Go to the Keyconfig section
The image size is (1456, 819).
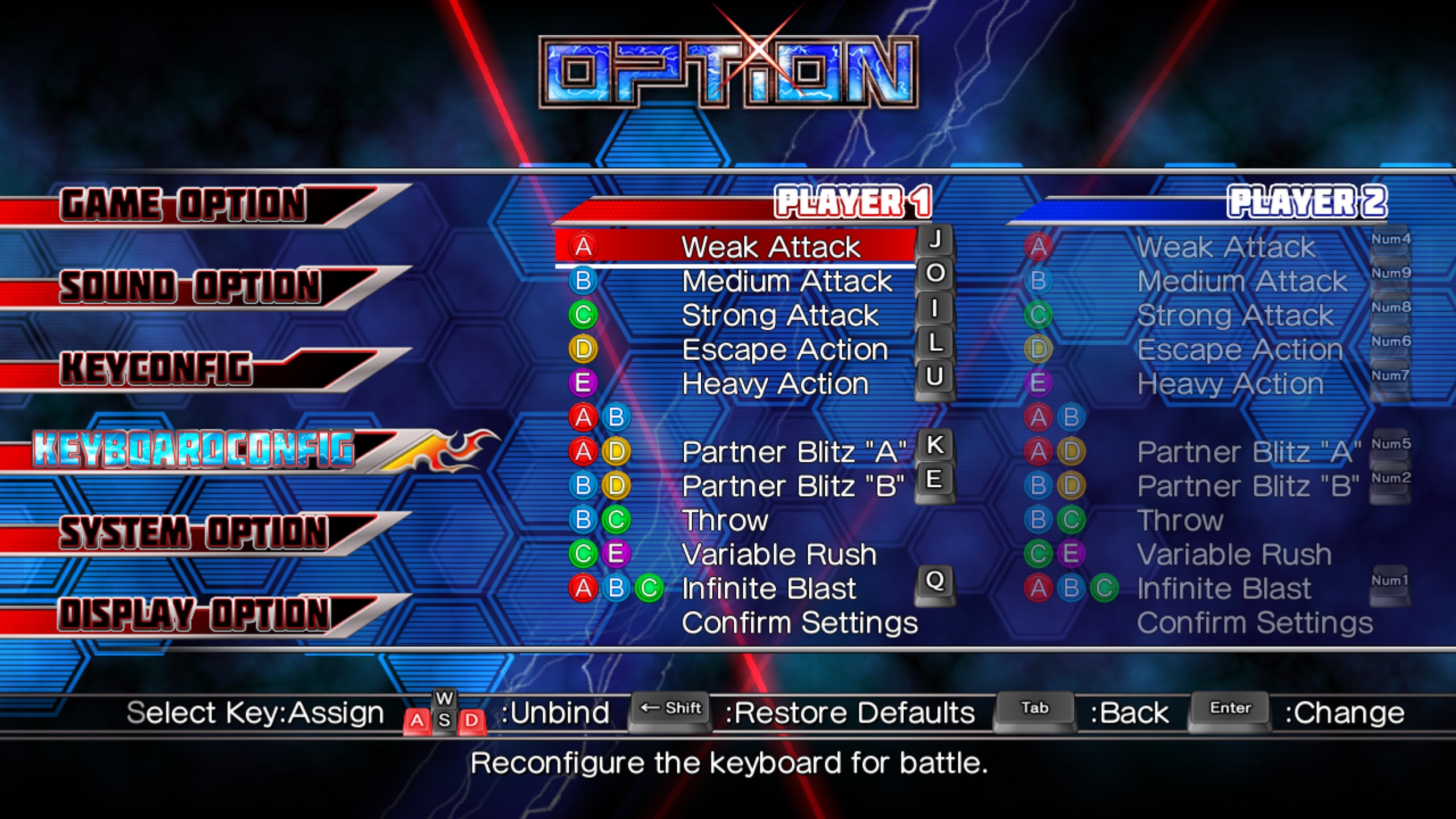[x=156, y=369]
